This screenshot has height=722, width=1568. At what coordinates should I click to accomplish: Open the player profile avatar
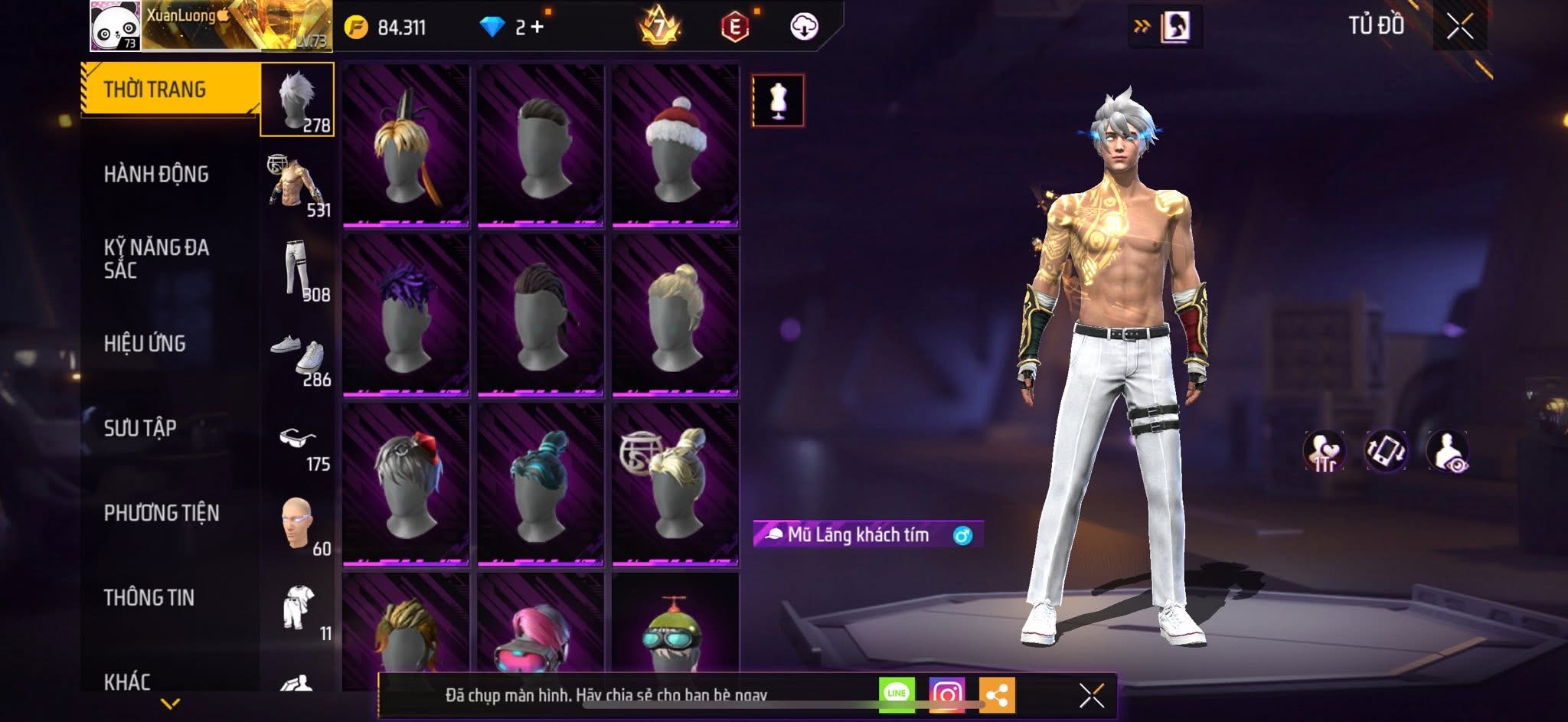(x=115, y=25)
